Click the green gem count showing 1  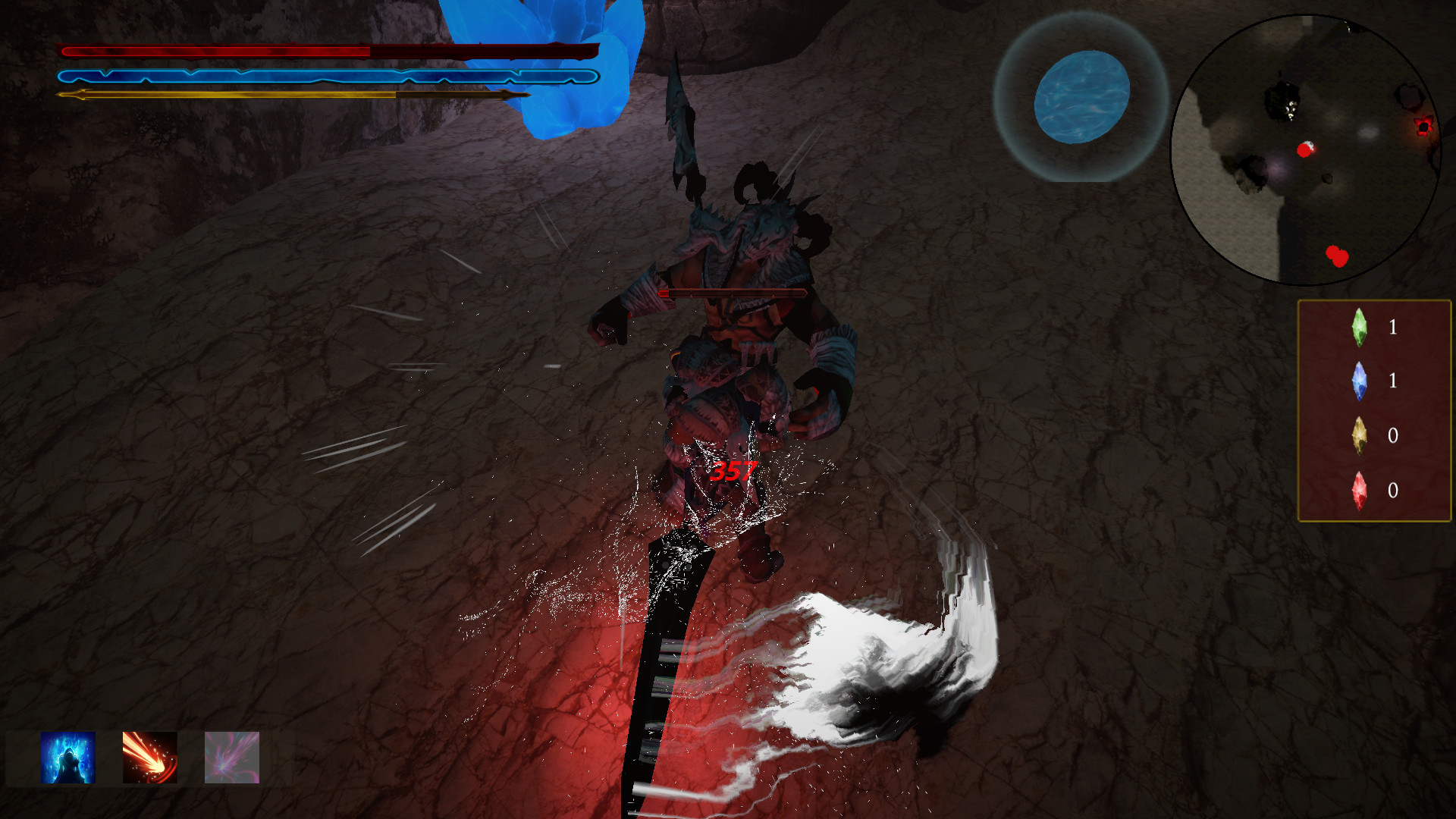[1394, 327]
